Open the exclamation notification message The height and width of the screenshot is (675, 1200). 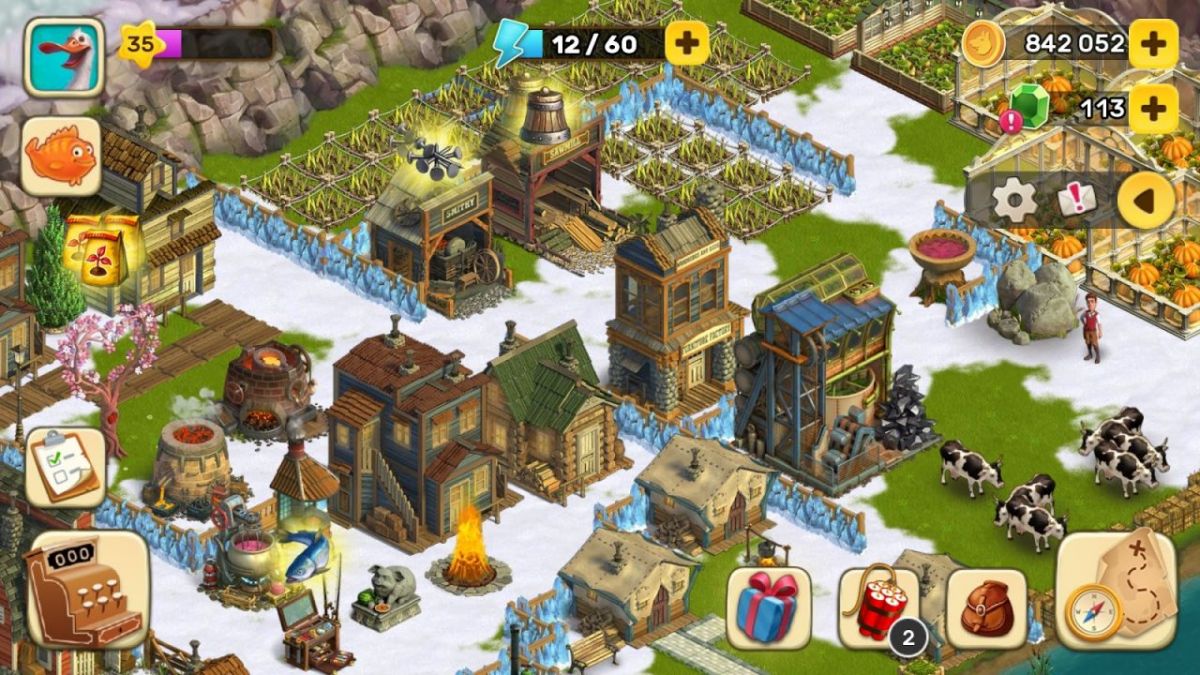click(x=1077, y=200)
